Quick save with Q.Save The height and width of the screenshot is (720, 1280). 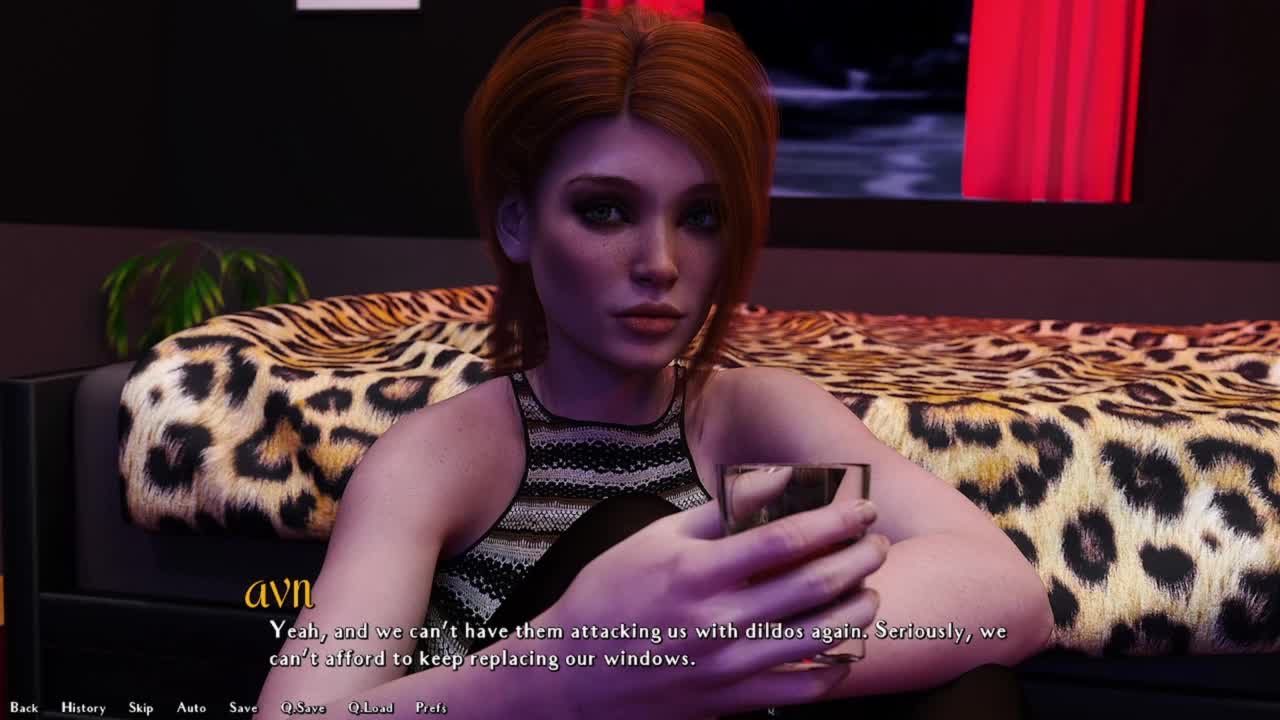click(303, 708)
